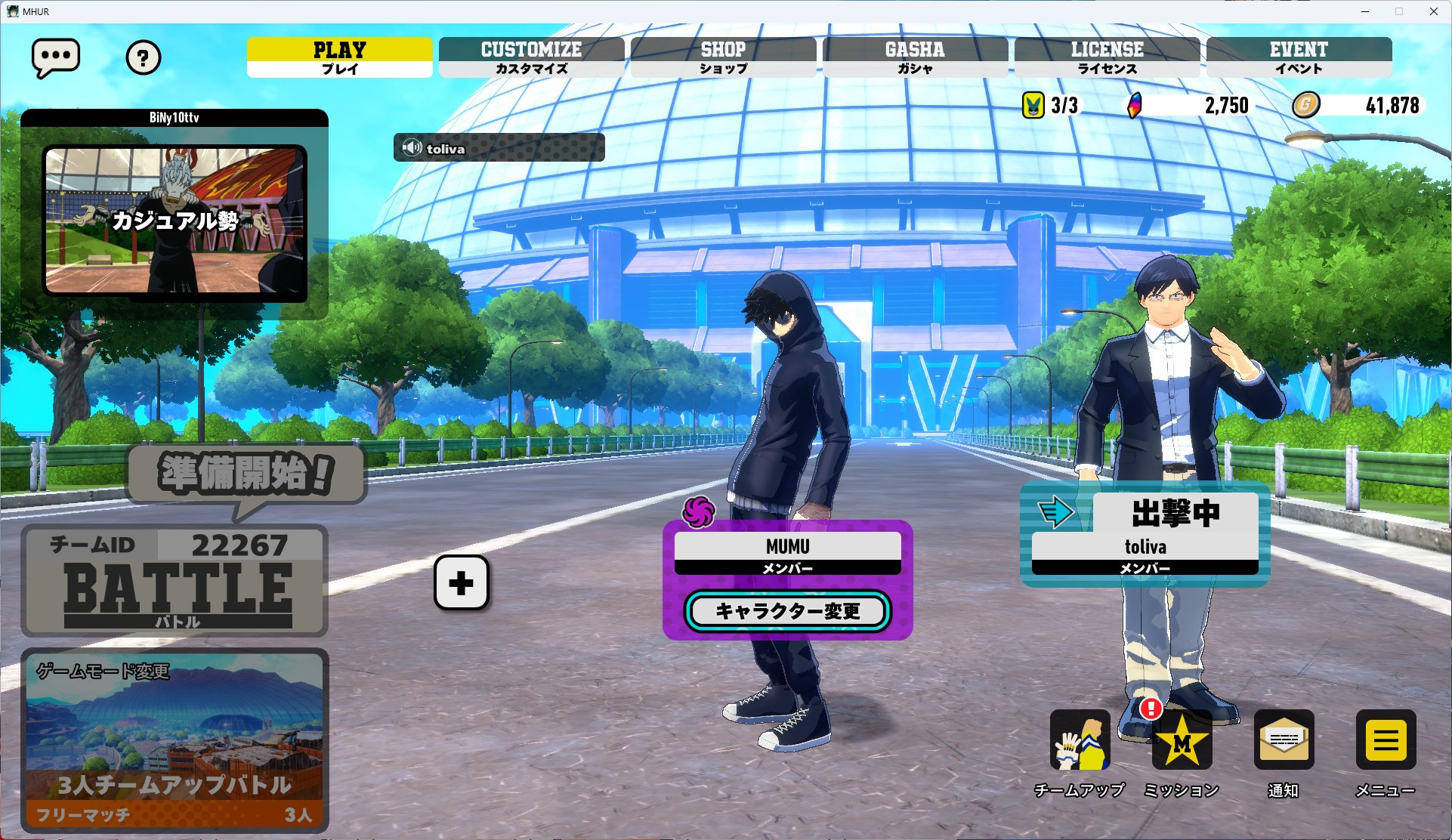Toggle toliva's voice speaker icon

pyautogui.click(x=412, y=148)
